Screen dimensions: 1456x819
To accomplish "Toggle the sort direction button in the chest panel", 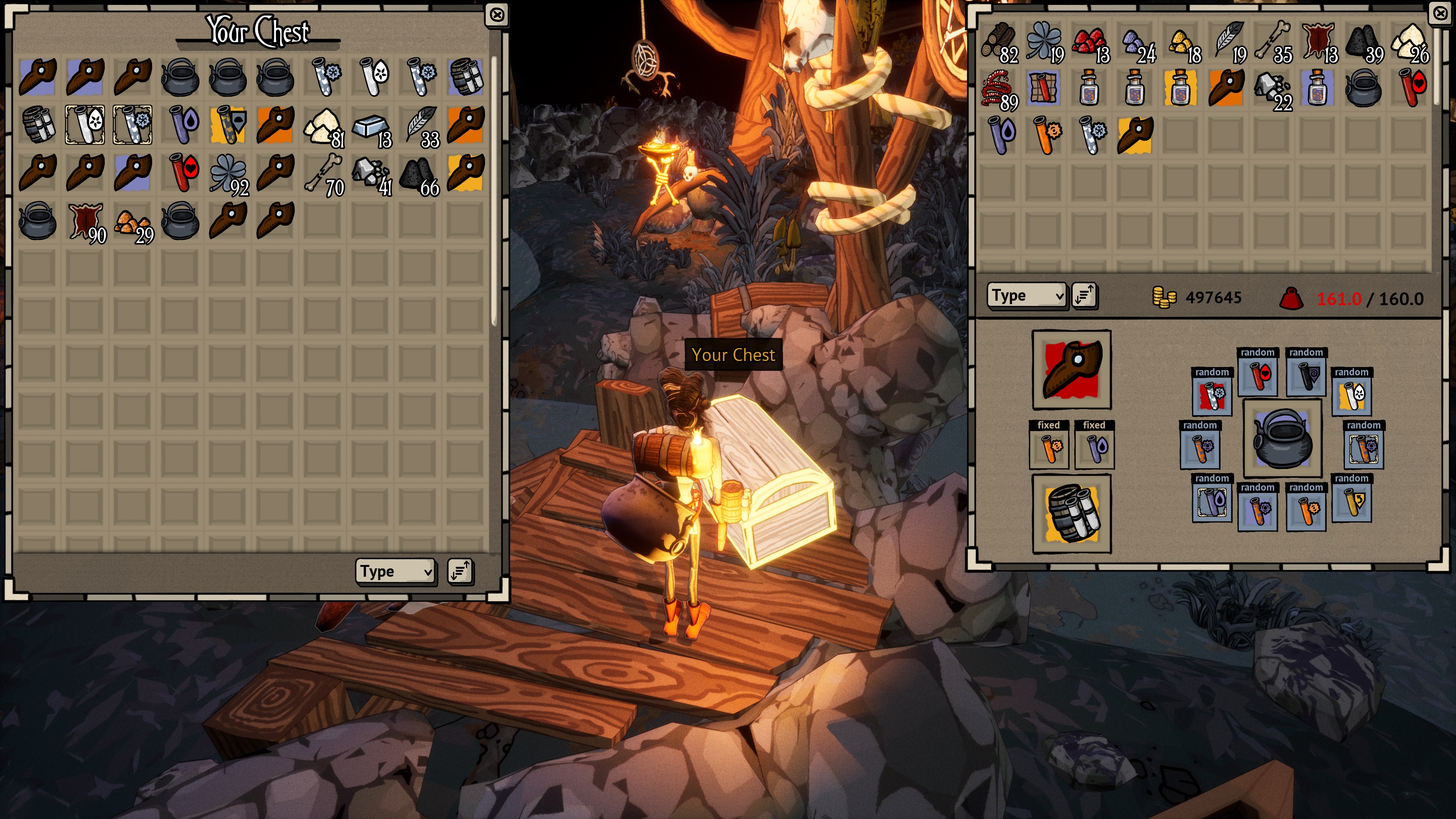I will [x=461, y=571].
